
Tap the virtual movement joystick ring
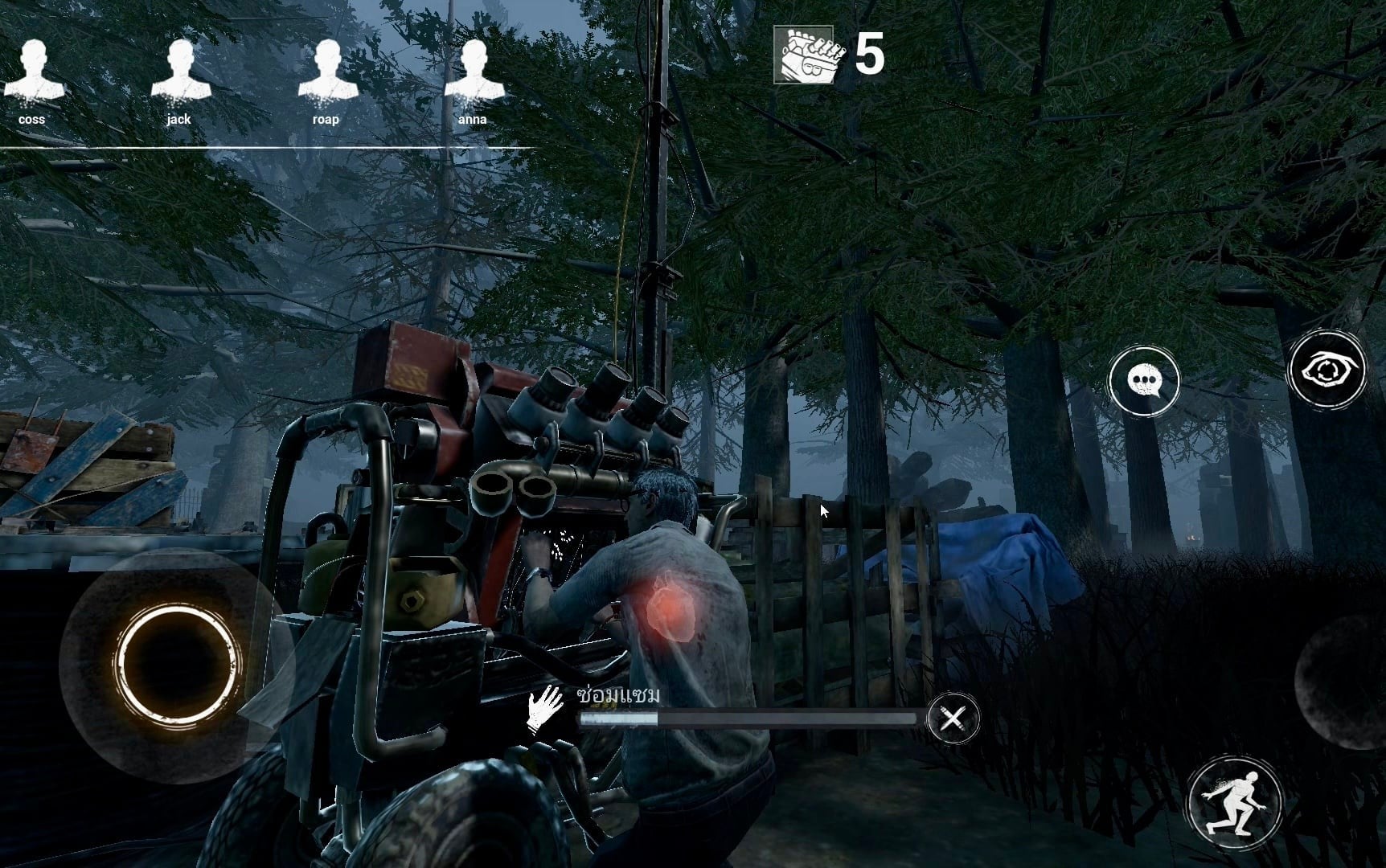click(x=177, y=663)
